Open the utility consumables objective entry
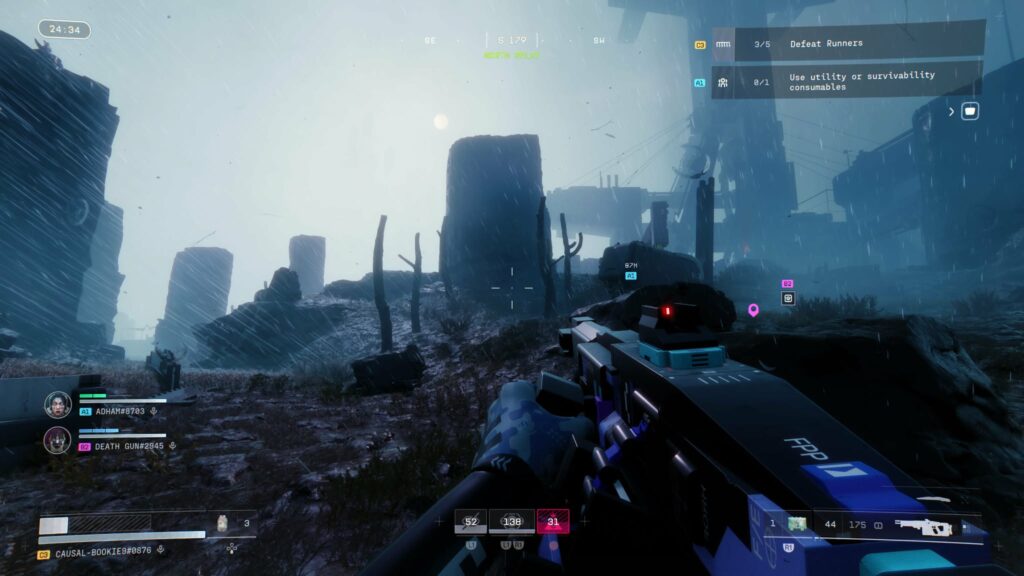 coord(848,82)
